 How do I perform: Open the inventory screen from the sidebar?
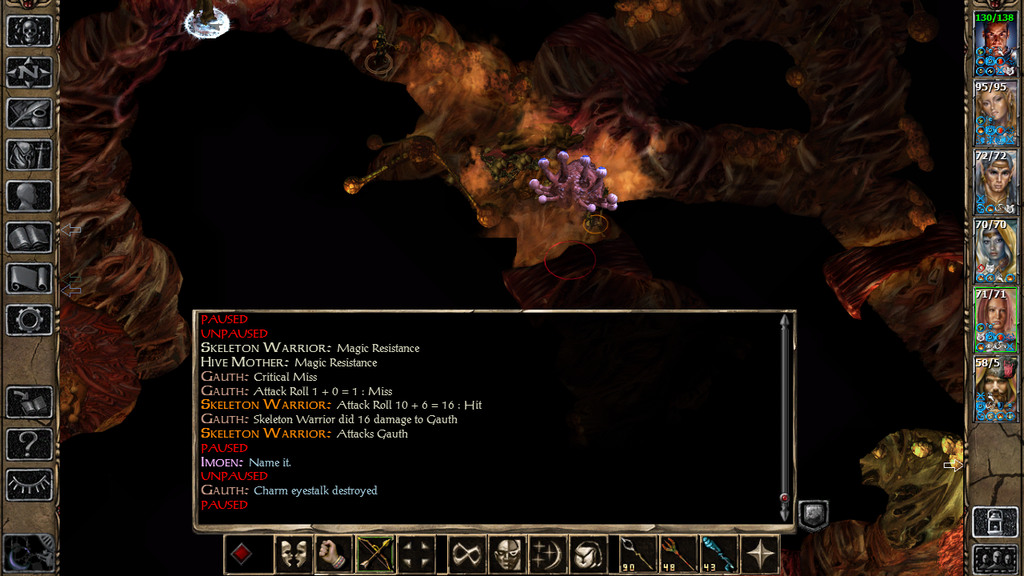(29, 154)
